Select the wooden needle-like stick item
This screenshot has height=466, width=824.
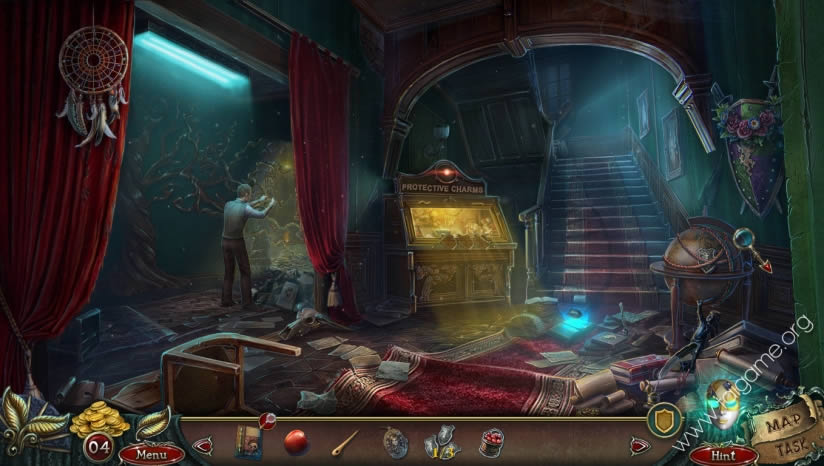[345, 441]
